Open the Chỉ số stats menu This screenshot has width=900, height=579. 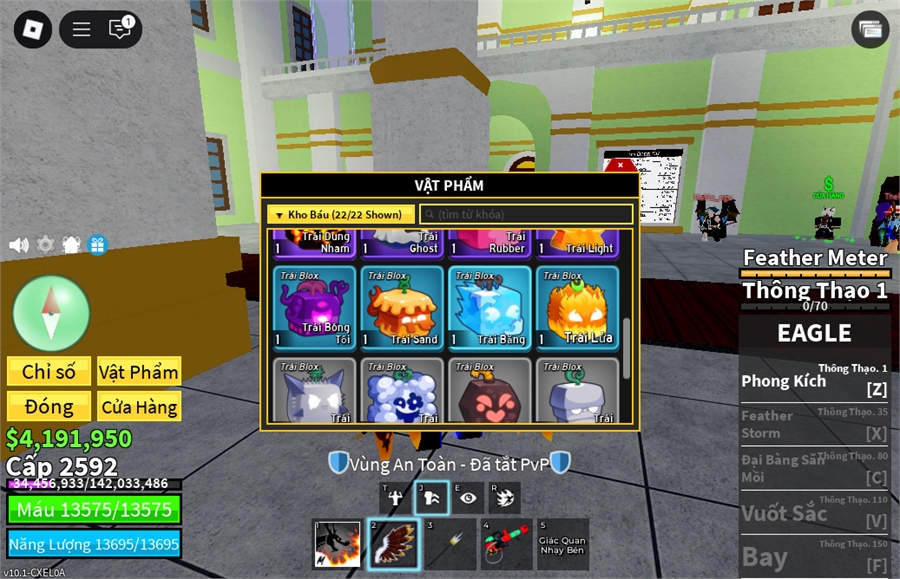click(x=49, y=372)
